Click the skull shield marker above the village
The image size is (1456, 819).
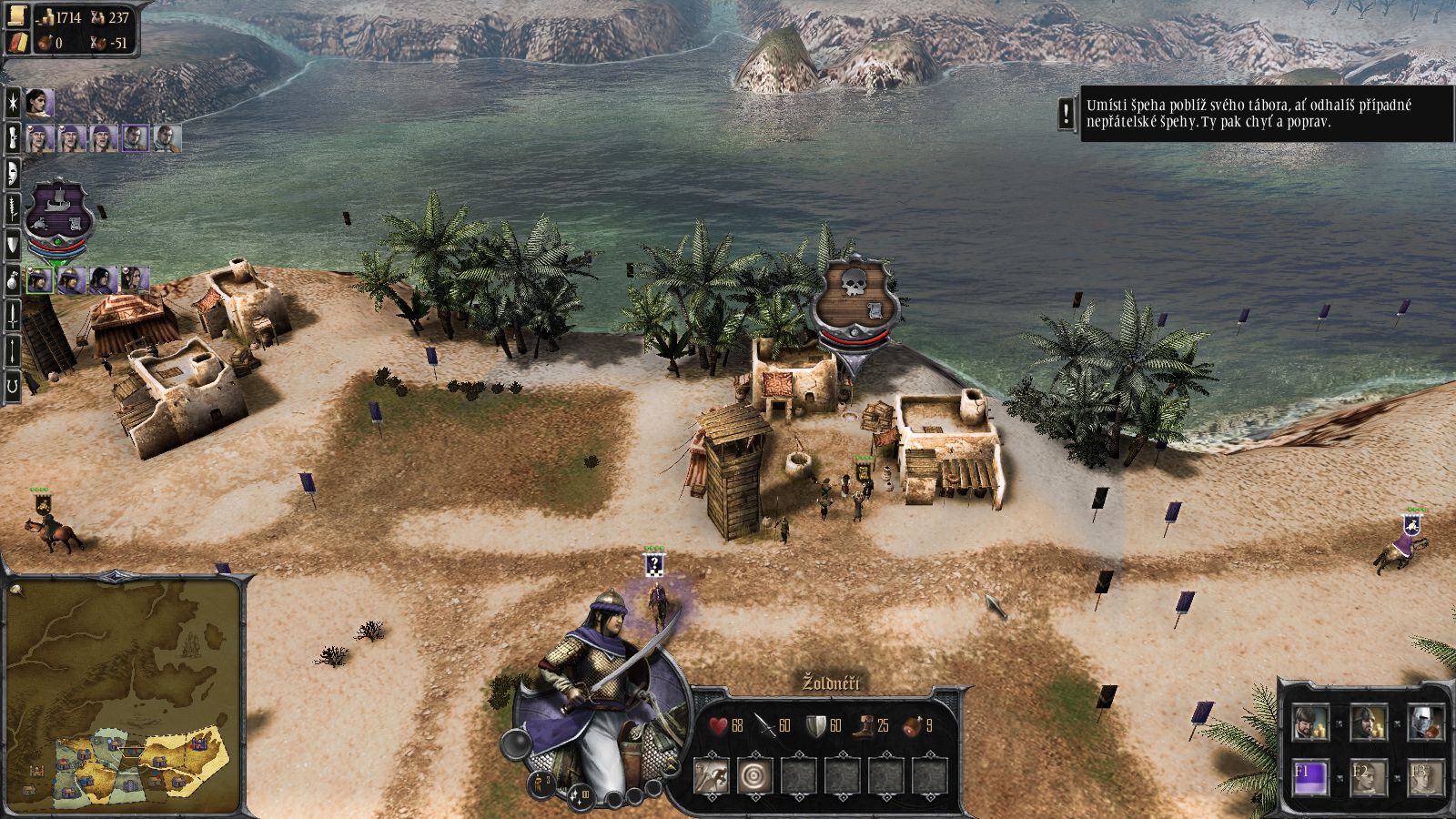coord(855,291)
